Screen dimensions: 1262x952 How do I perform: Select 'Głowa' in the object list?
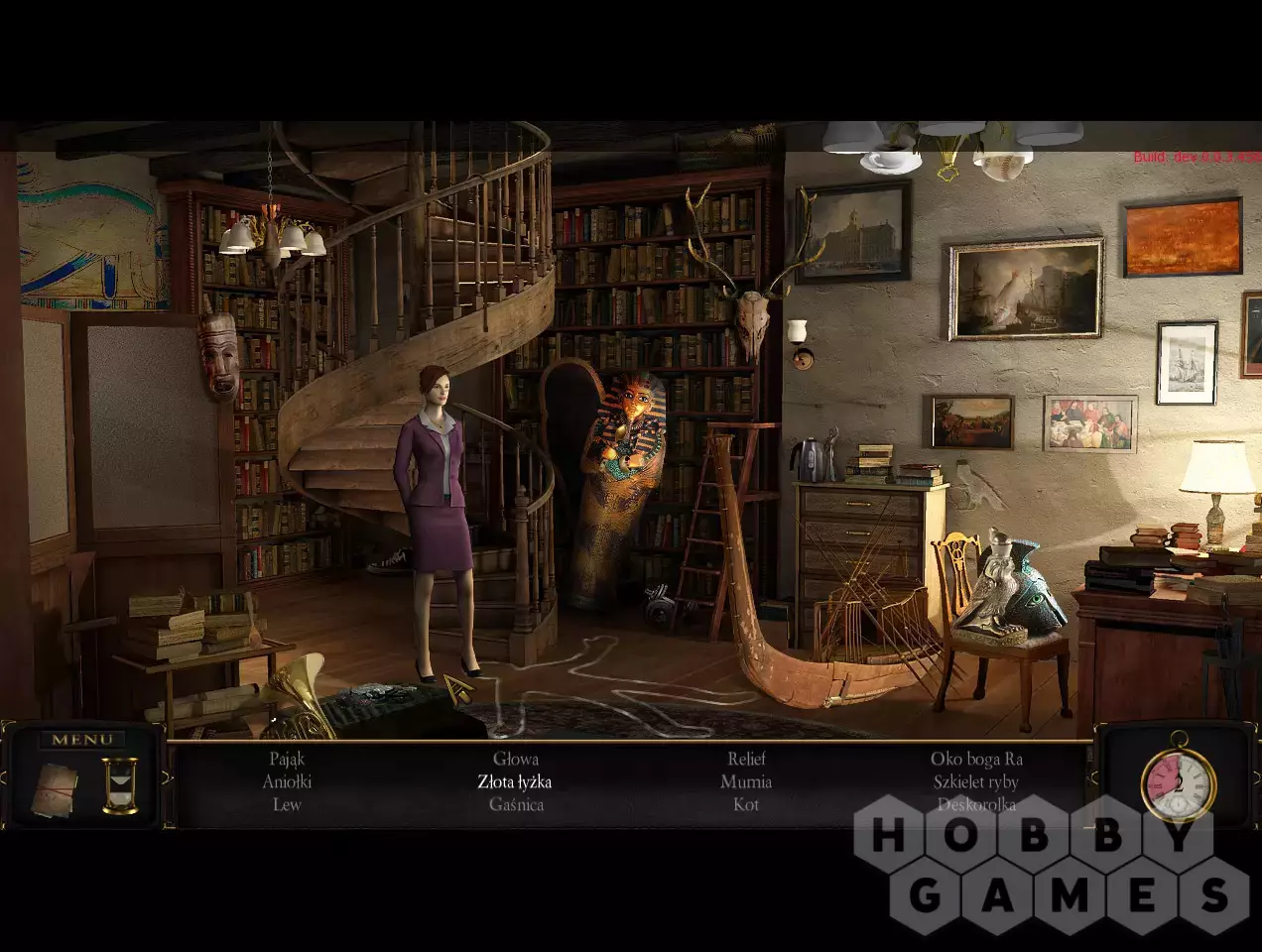coord(516,760)
